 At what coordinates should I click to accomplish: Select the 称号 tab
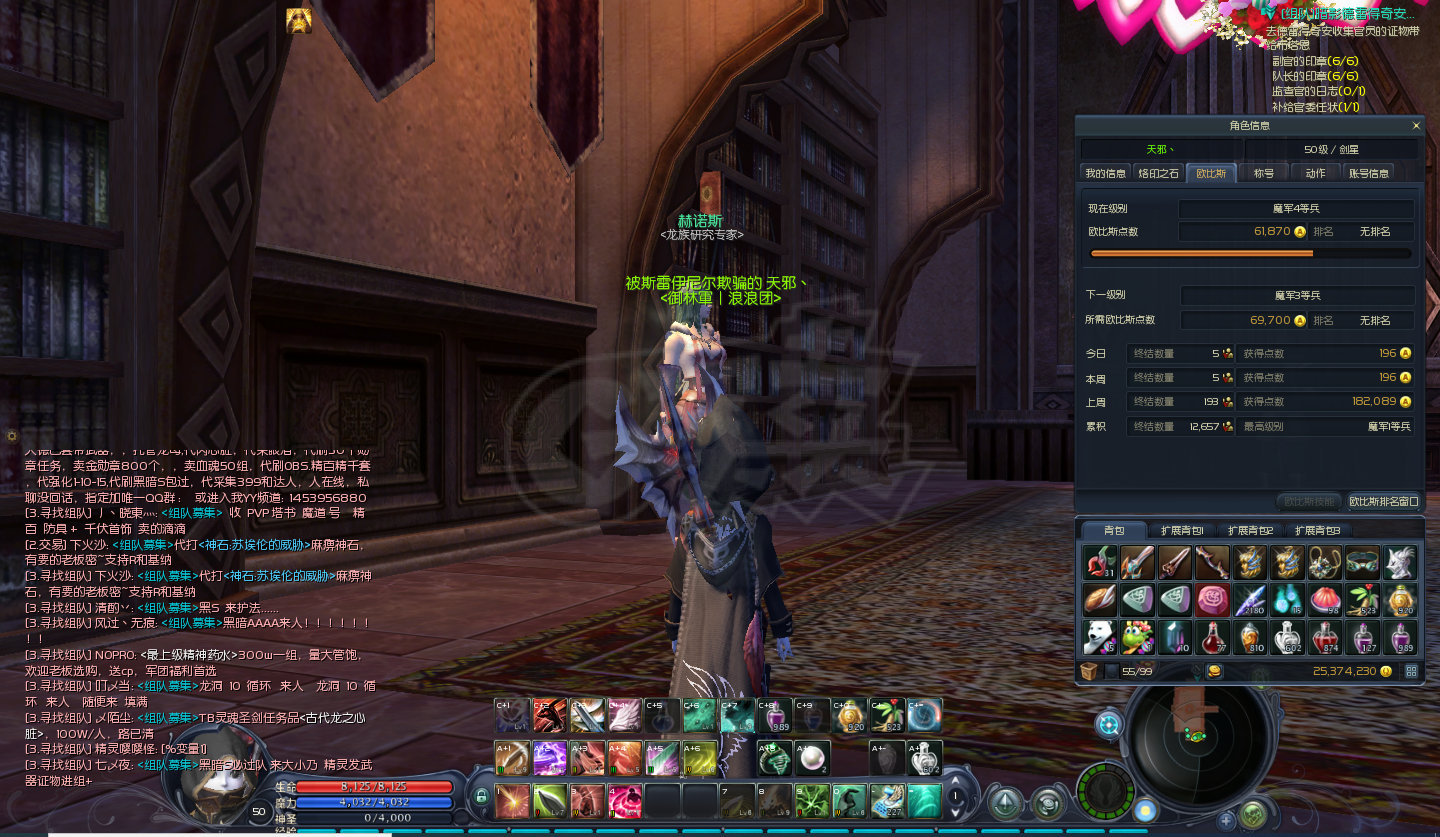tap(1264, 173)
